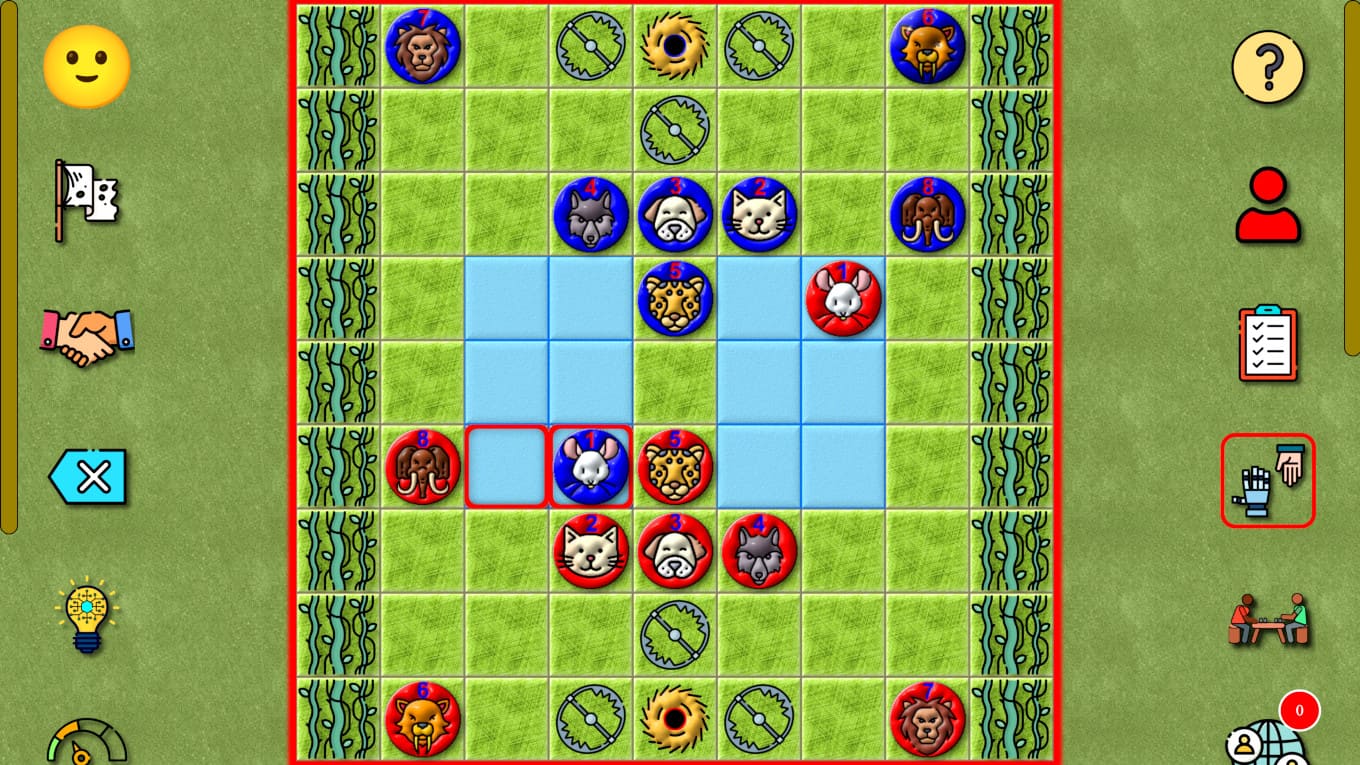
Task: Select the red leopard numbered 5
Action: point(675,467)
